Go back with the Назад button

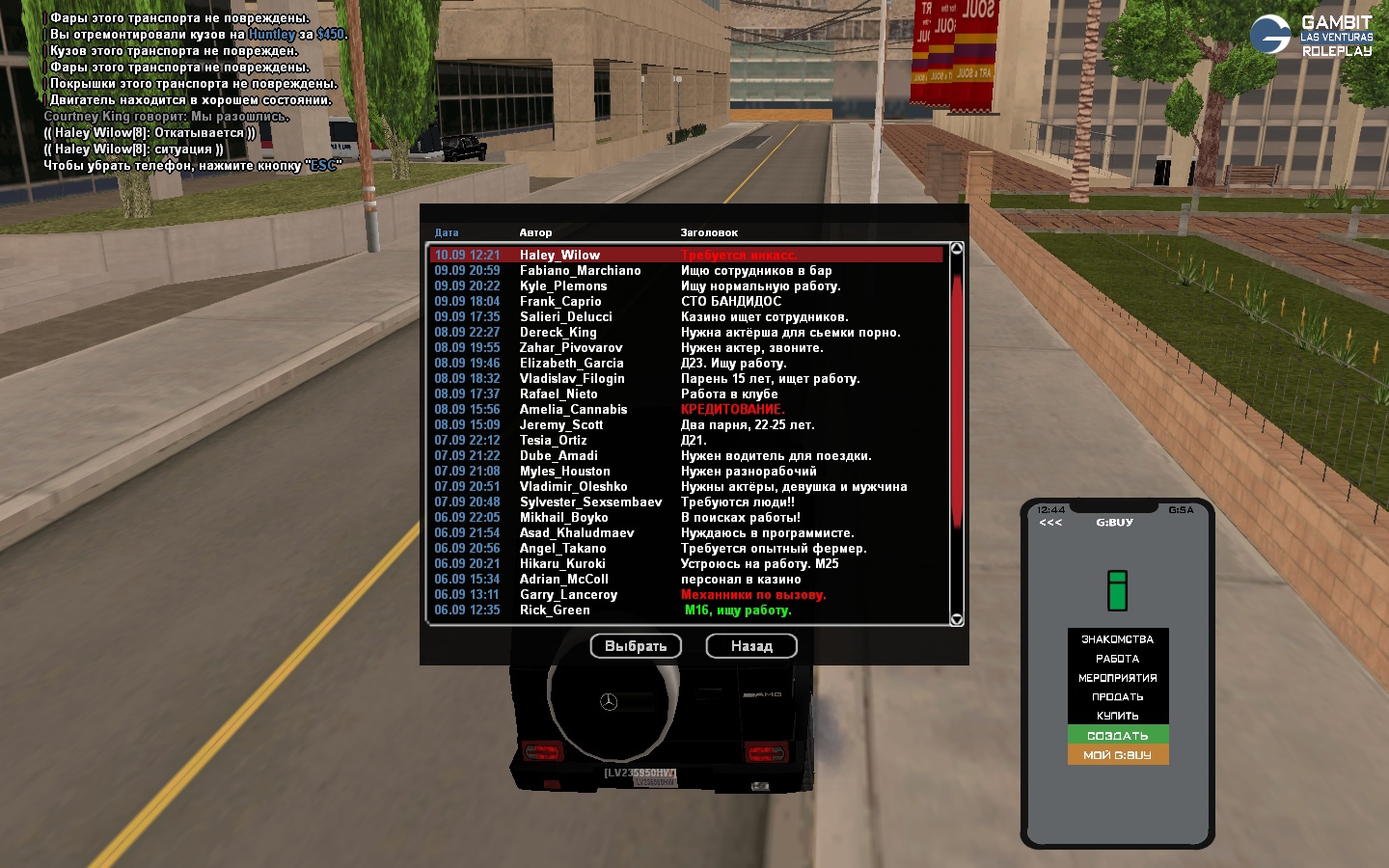coord(751,646)
